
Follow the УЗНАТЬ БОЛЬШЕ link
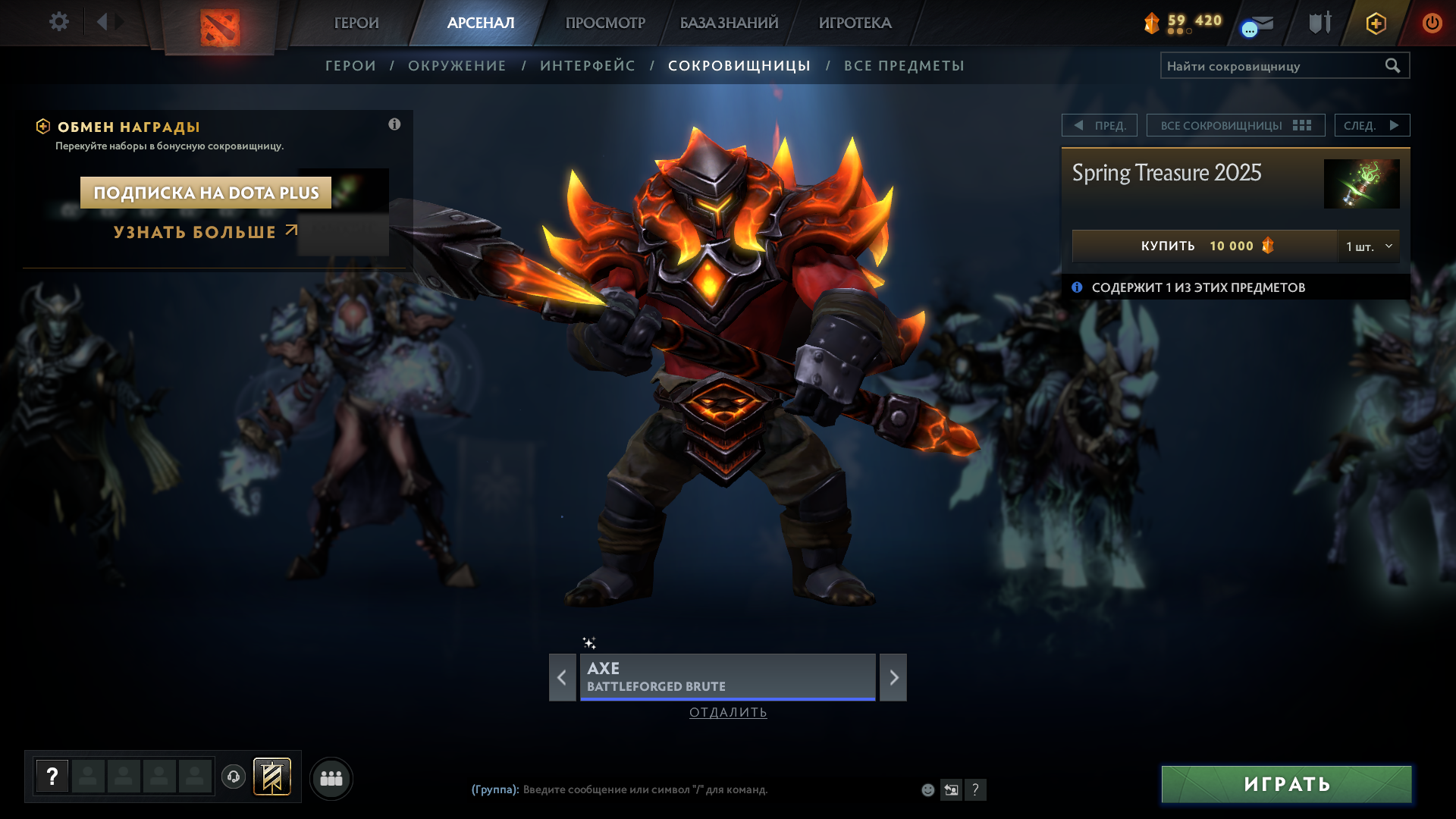pyautogui.click(x=205, y=232)
